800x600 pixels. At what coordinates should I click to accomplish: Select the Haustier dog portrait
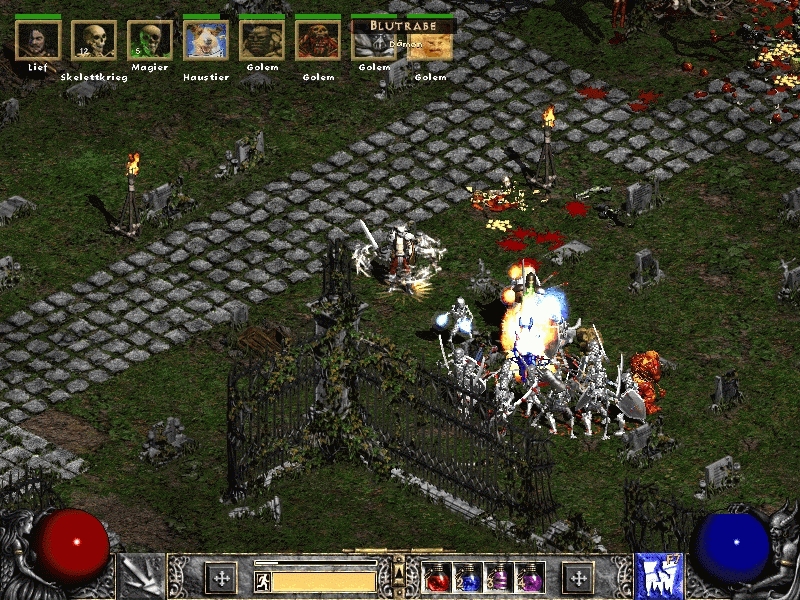tap(206, 40)
